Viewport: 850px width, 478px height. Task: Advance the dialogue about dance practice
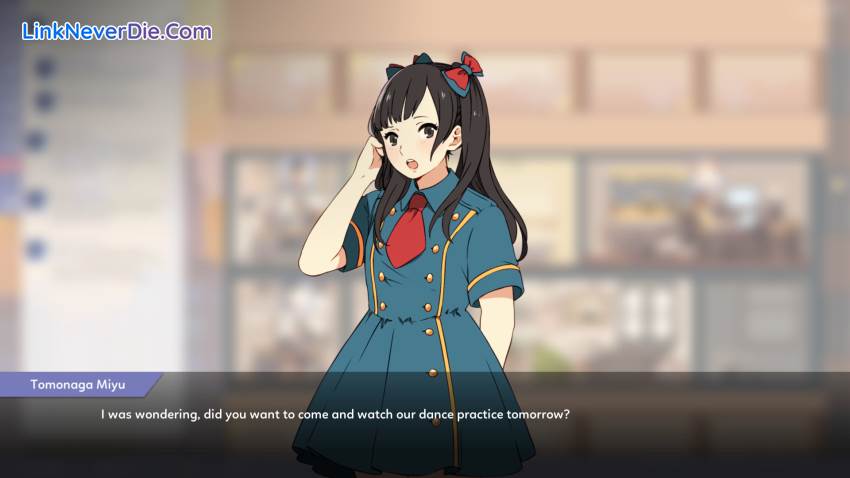coord(336,414)
